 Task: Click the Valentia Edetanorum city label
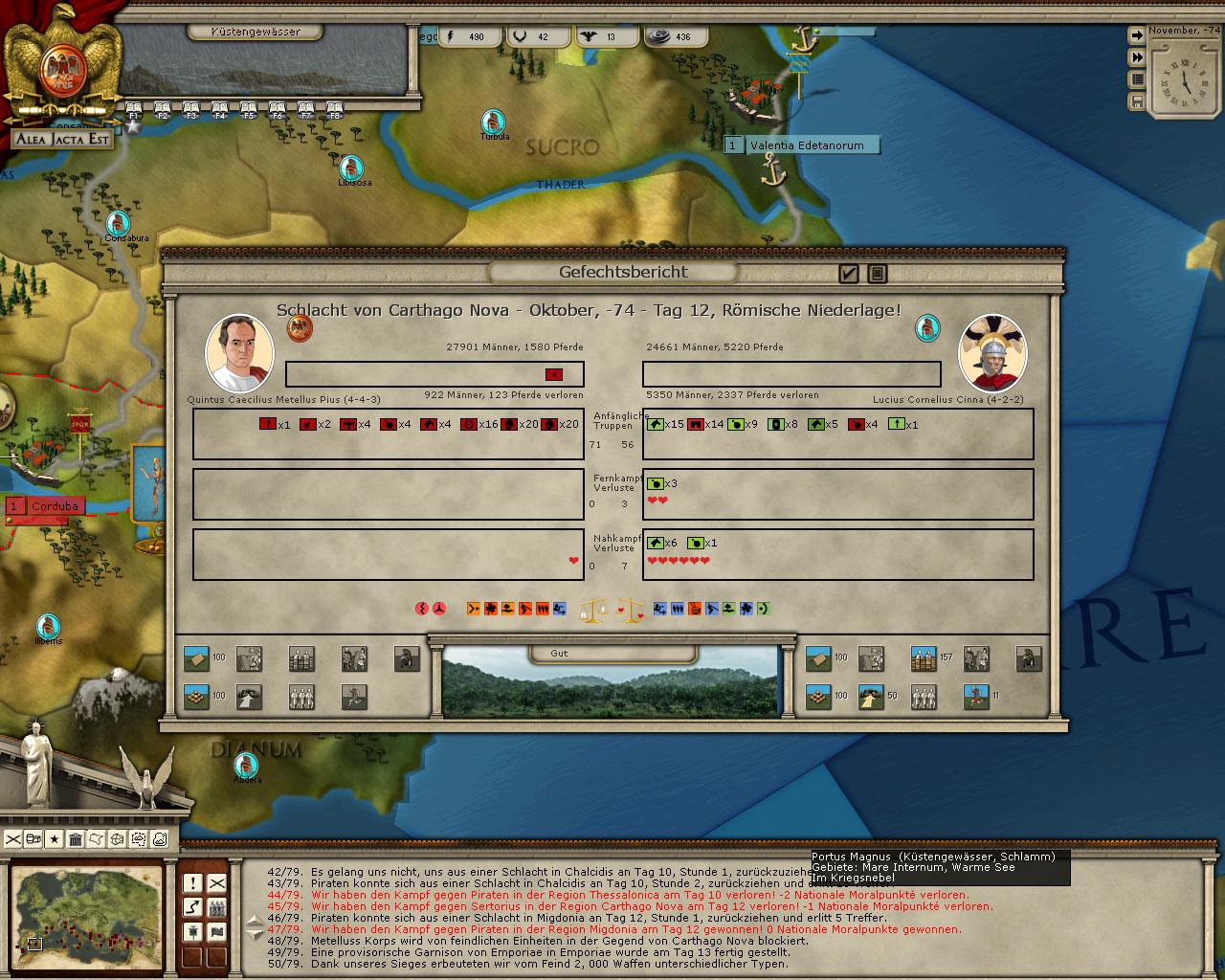(806, 145)
